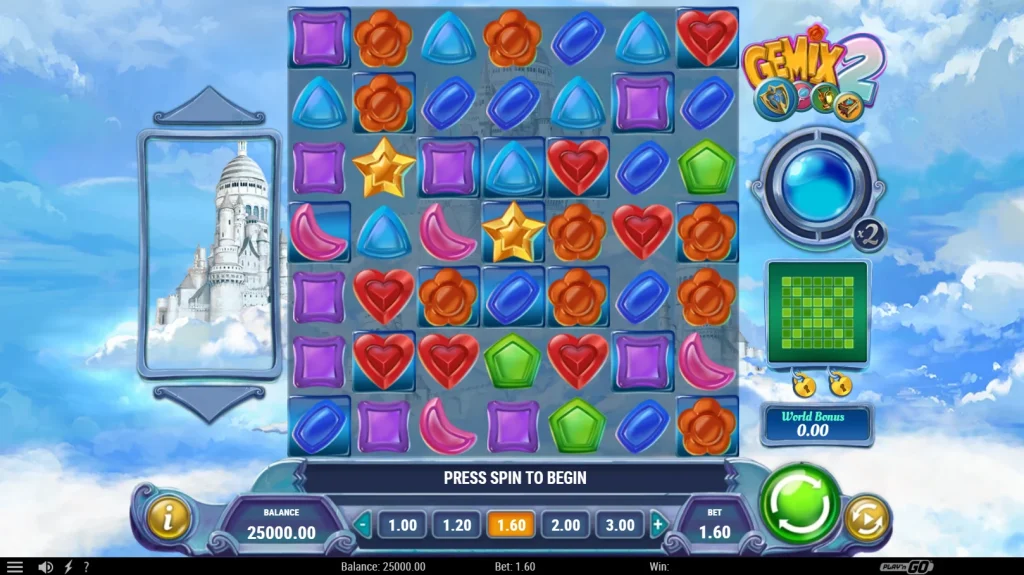This screenshot has width=1024, height=575.
Task: Pick the 3.00 bet value
Action: (619, 525)
